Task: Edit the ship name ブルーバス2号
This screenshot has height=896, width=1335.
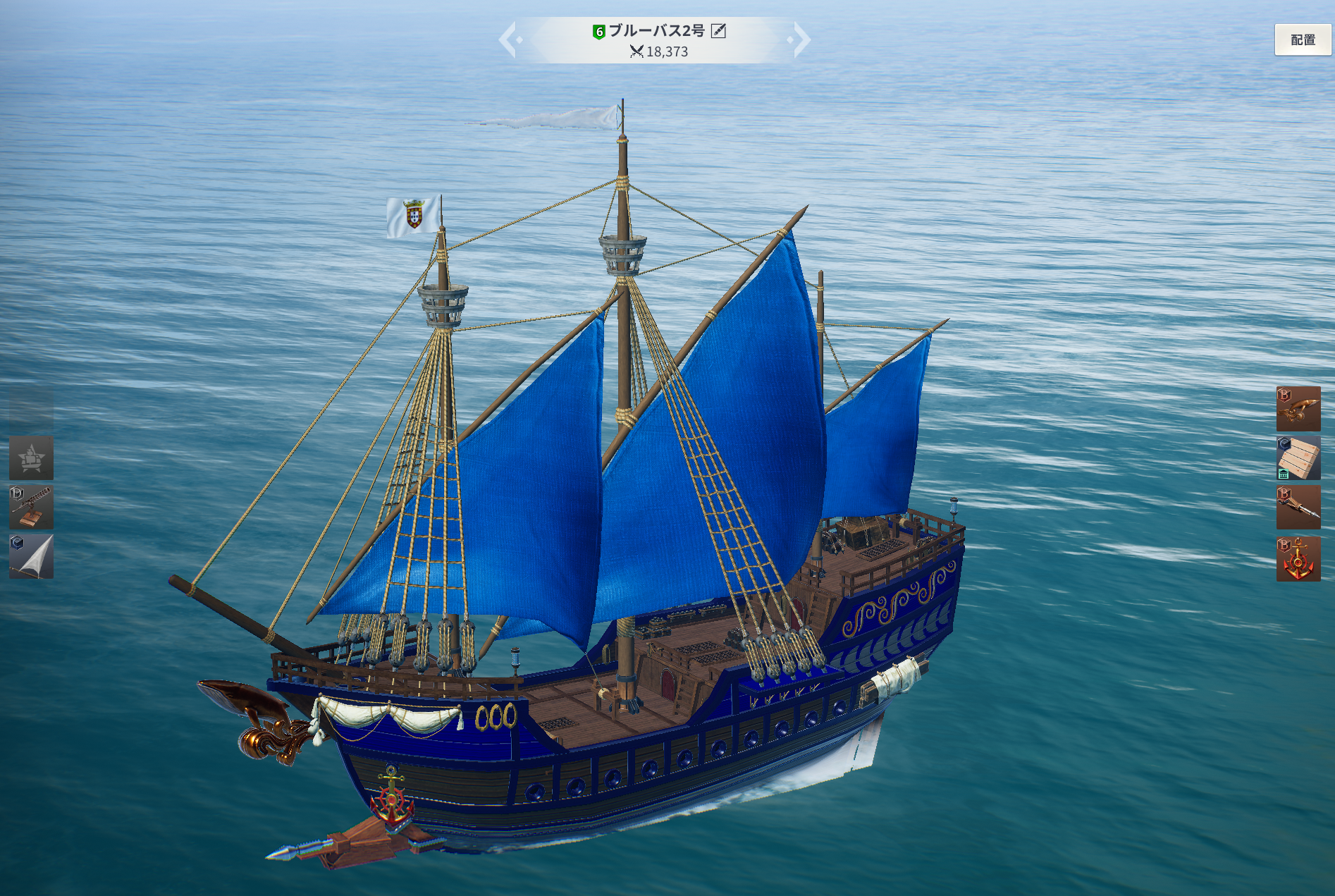Action: [x=718, y=30]
